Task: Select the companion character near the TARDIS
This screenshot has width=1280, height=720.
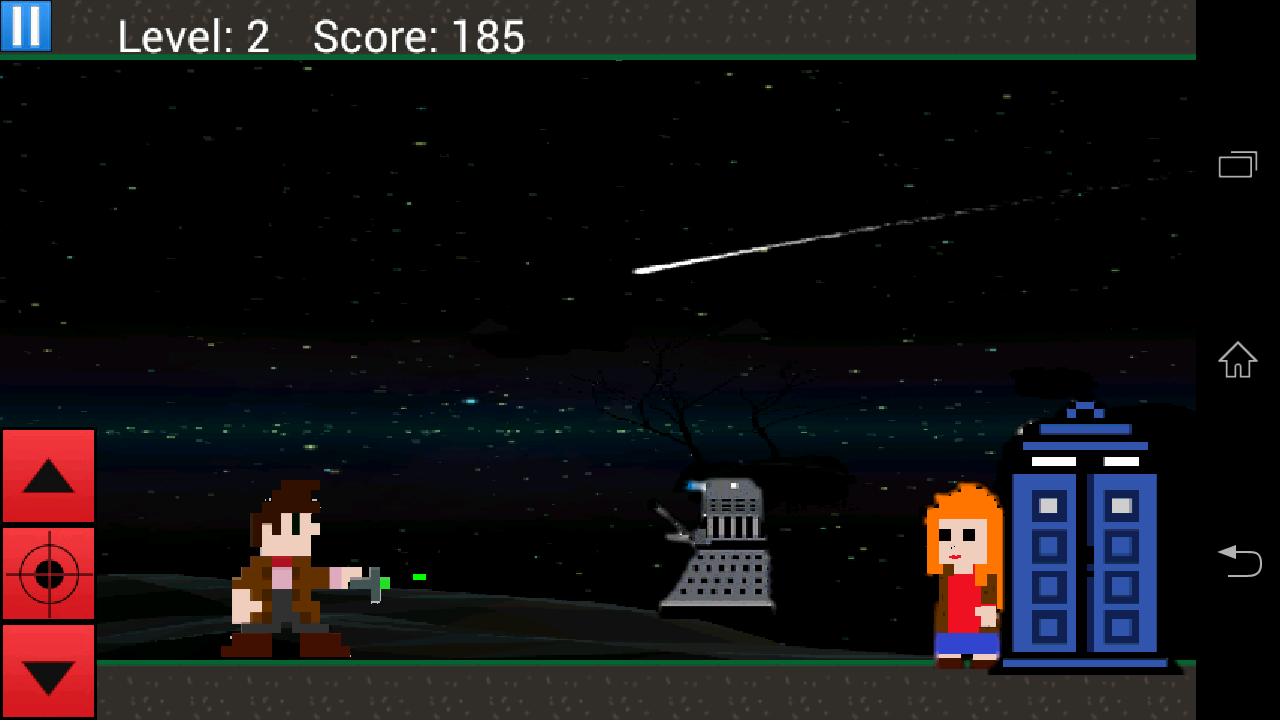Action: click(x=963, y=575)
